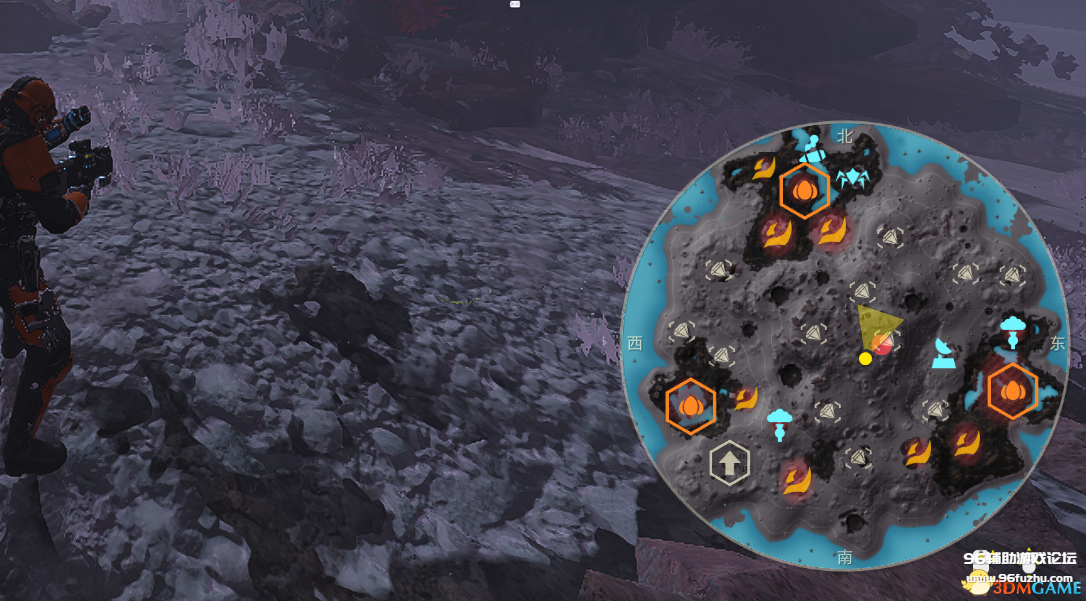Select the up-arrow hexagon marker on the minimap
This screenshot has width=1086, height=601.
click(730, 463)
